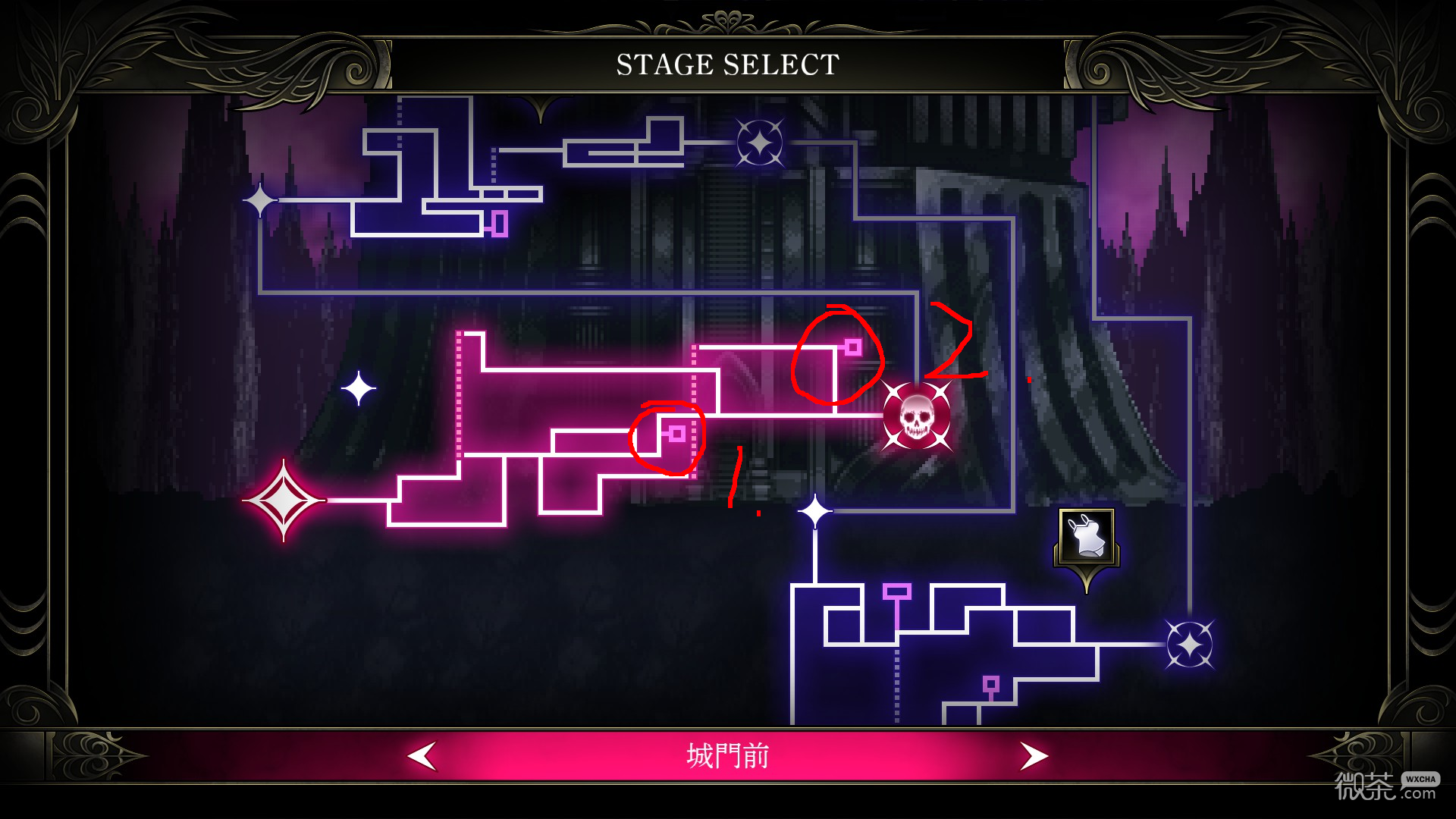Click the star node at the top of the map
This screenshot has width=1456, height=819.
(759, 143)
